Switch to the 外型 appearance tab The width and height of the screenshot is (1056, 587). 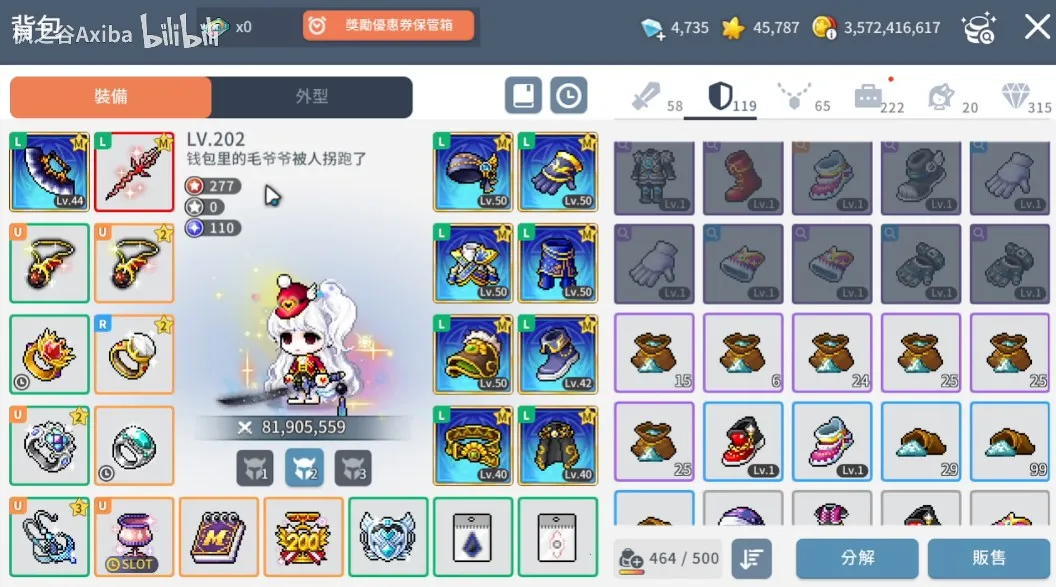(312, 97)
